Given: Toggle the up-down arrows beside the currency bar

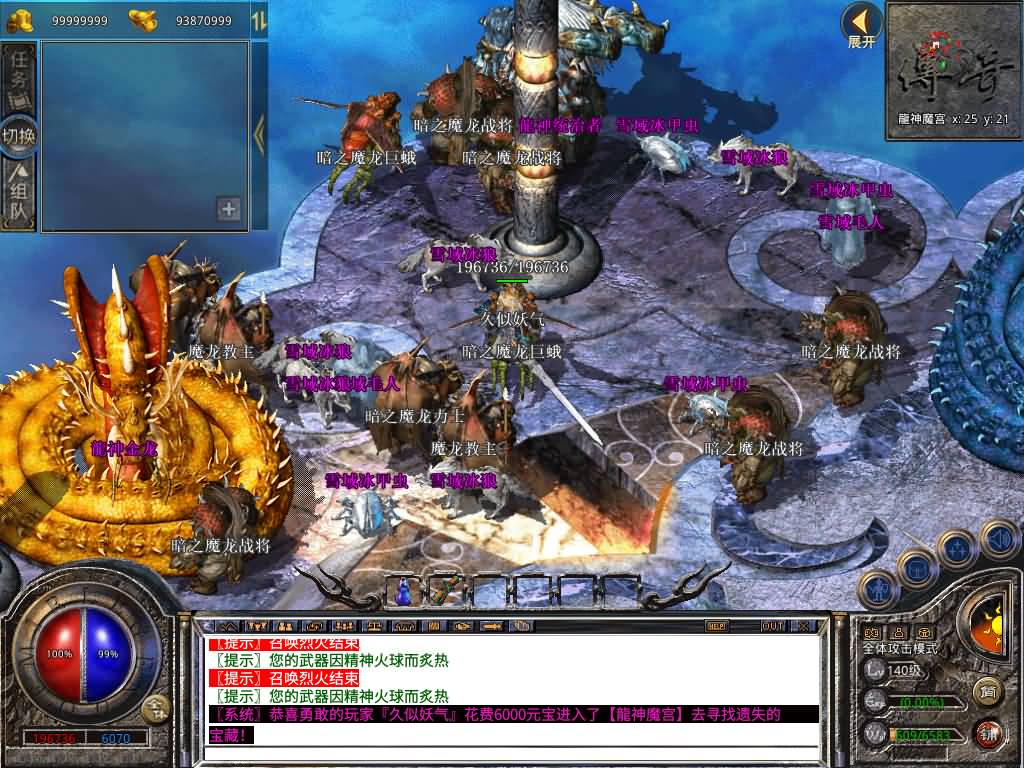Looking at the screenshot, I should click(x=258, y=20).
